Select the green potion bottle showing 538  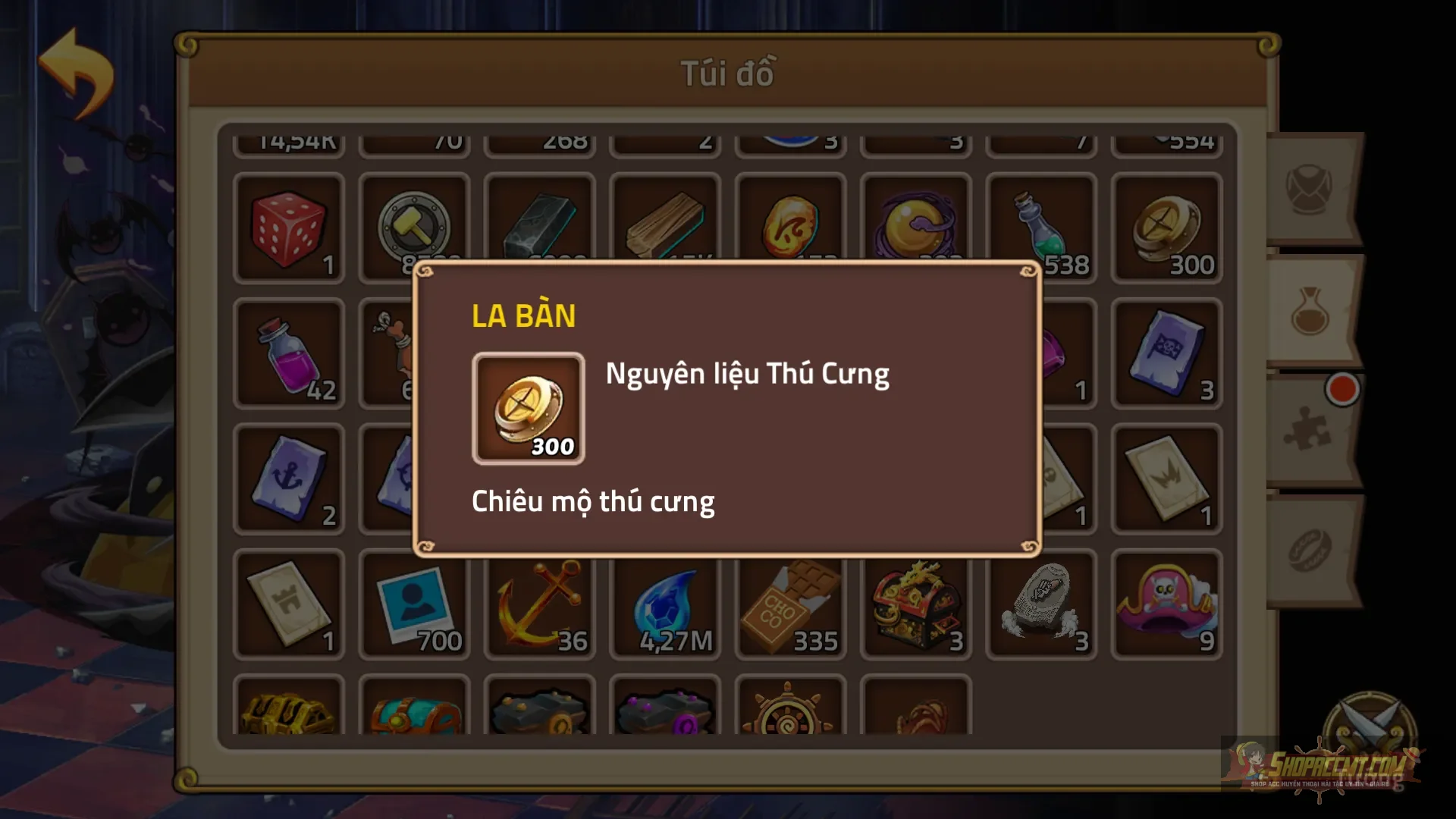(x=1041, y=227)
